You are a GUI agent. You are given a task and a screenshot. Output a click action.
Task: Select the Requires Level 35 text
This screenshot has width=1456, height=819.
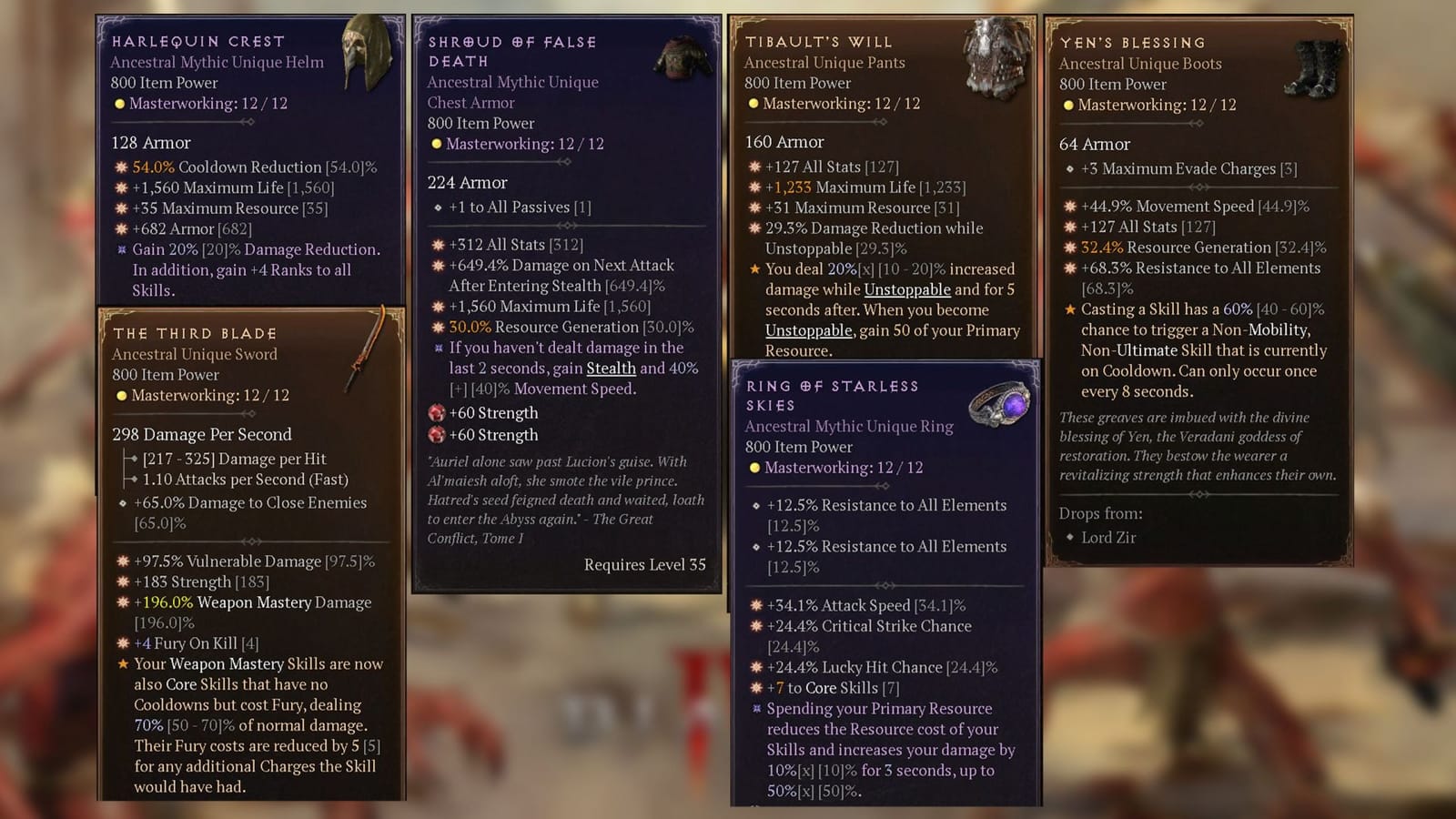645,564
